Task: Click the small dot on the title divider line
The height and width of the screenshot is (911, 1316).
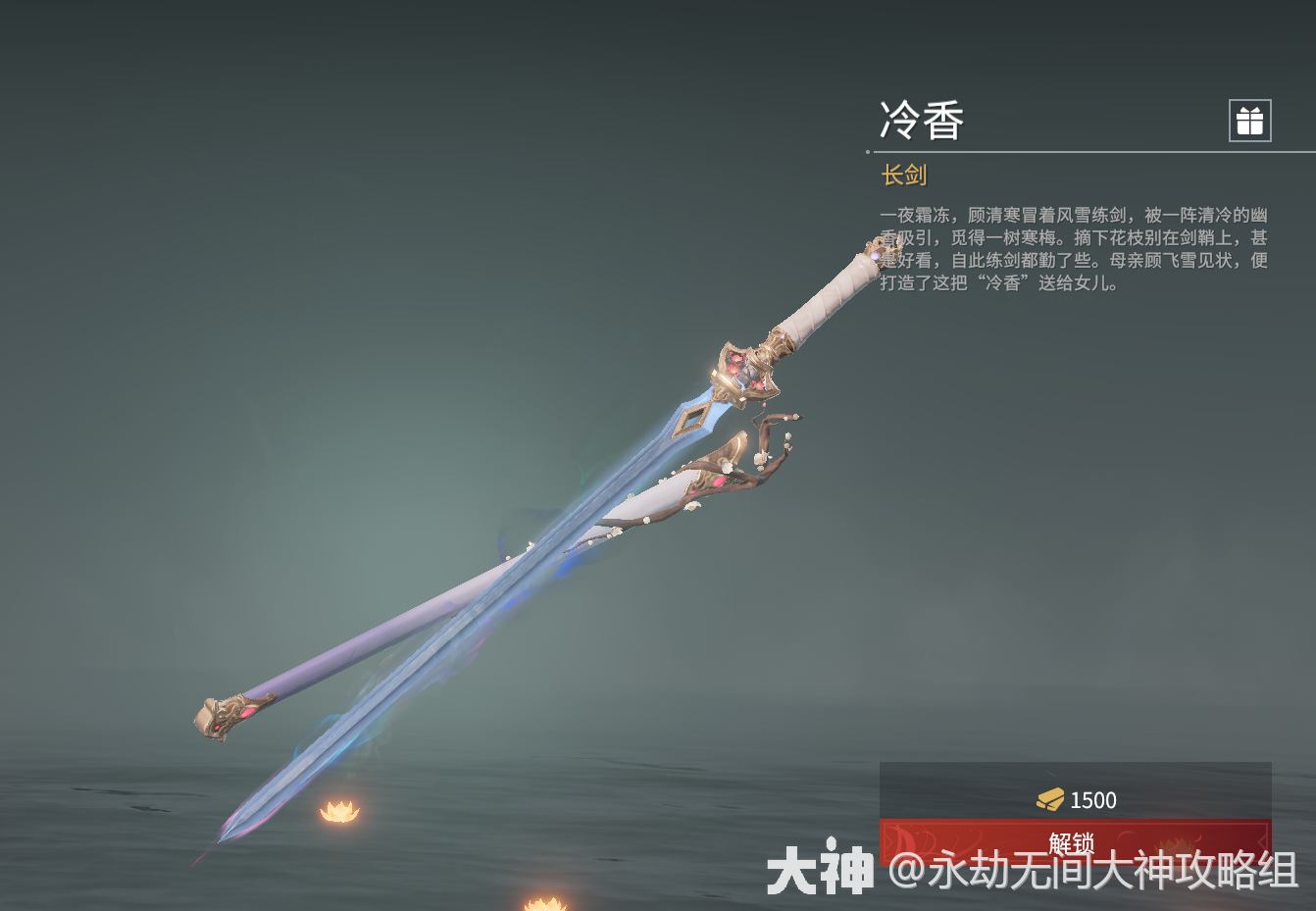Action: coord(868,152)
